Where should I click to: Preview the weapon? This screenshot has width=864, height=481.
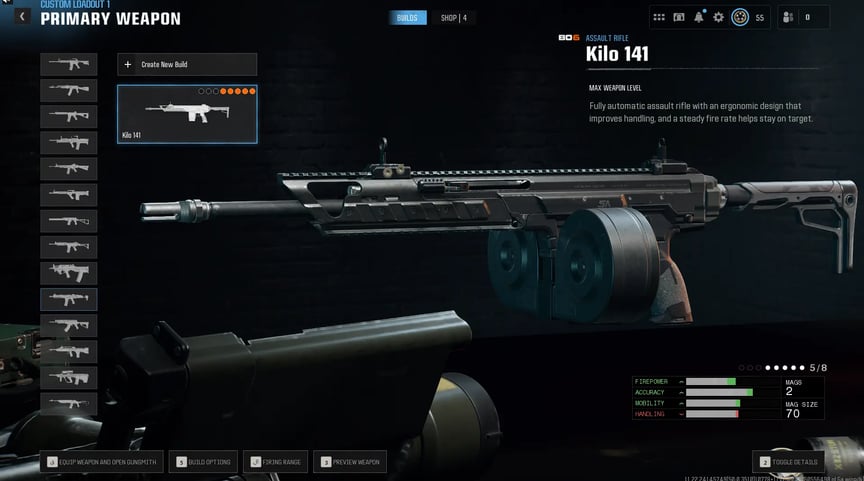click(x=349, y=462)
